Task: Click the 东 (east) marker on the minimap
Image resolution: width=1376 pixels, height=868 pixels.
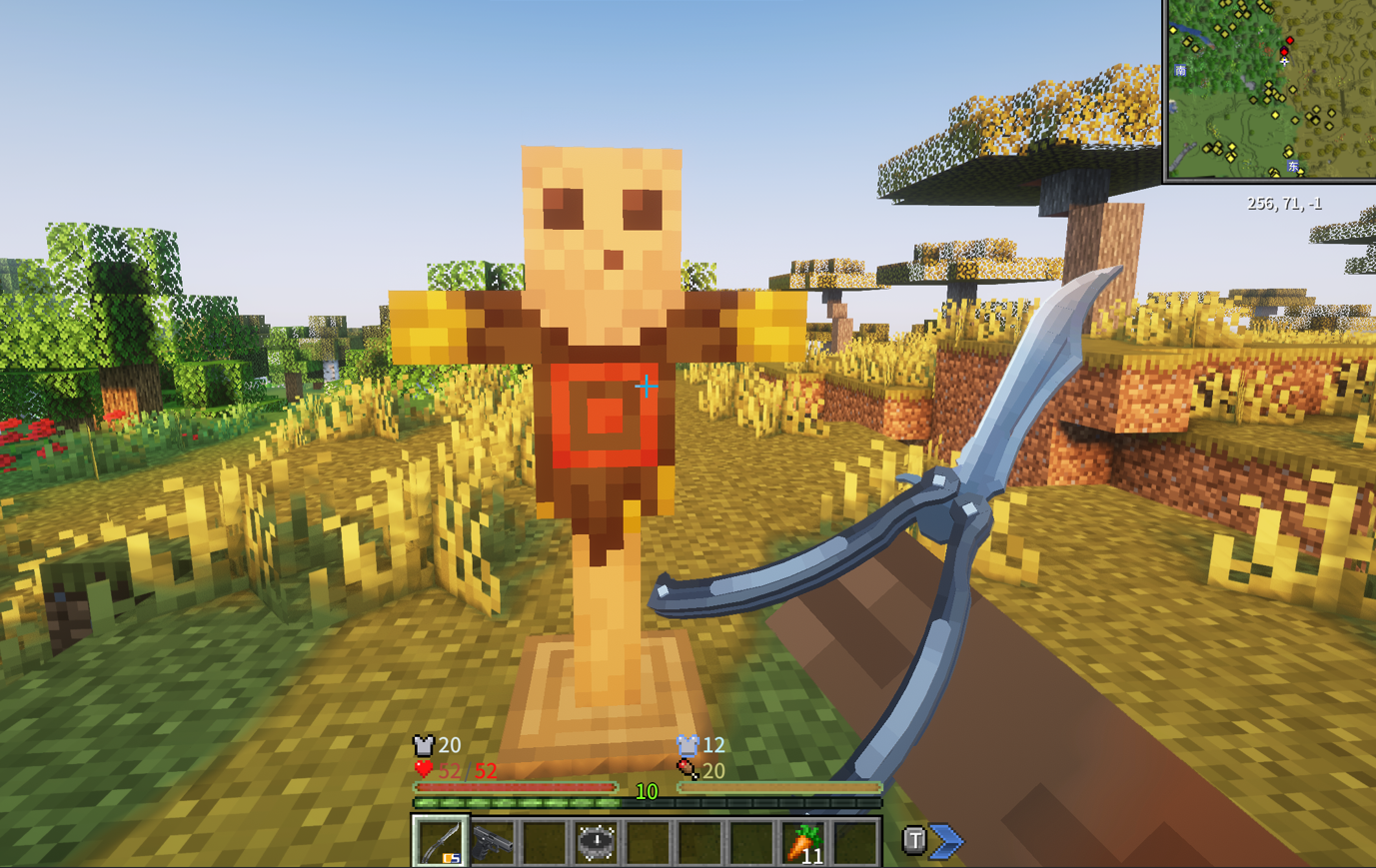Action: pyautogui.click(x=1292, y=166)
